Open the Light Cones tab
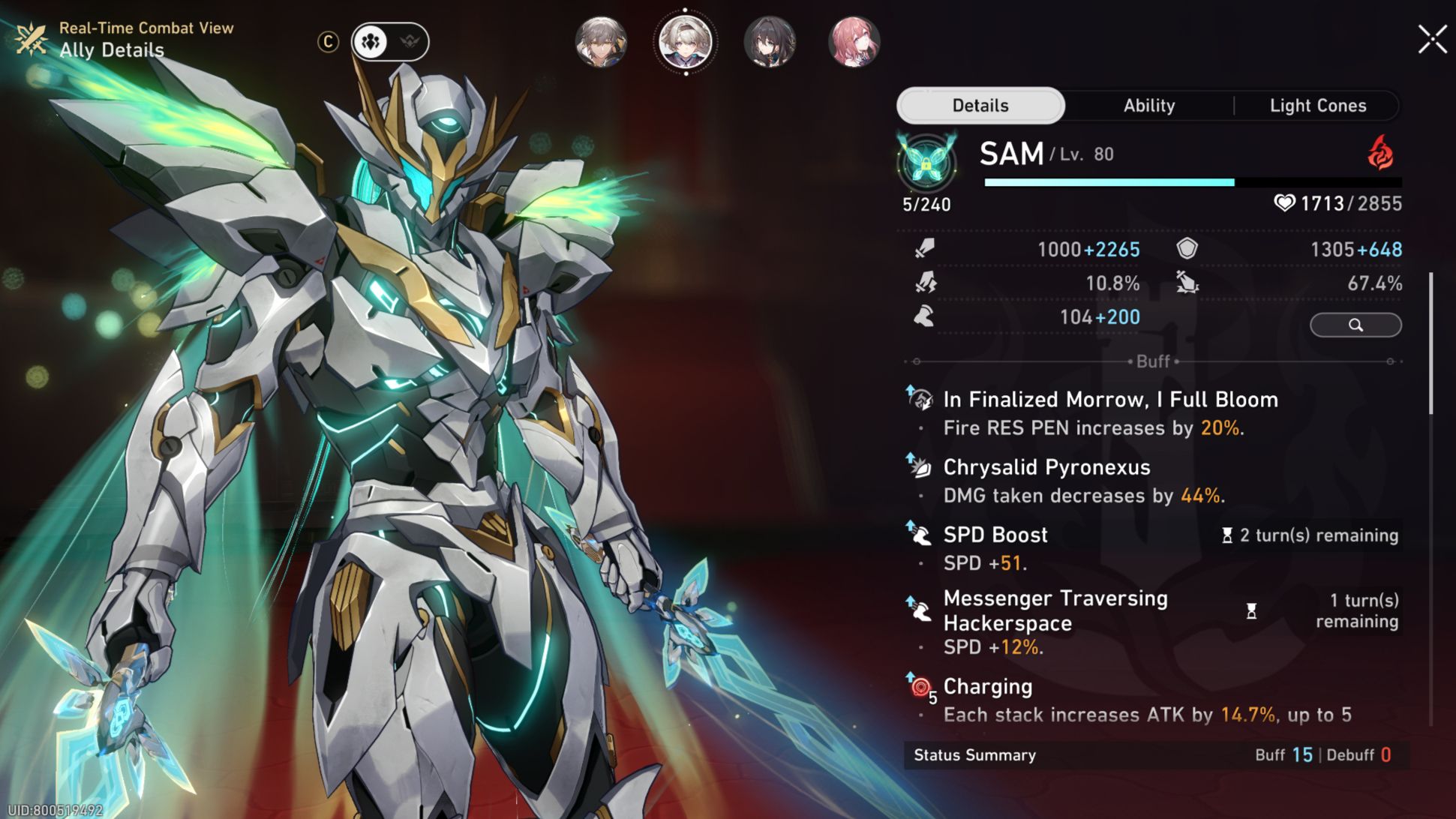Image resolution: width=1456 pixels, height=819 pixels. click(x=1318, y=106)
